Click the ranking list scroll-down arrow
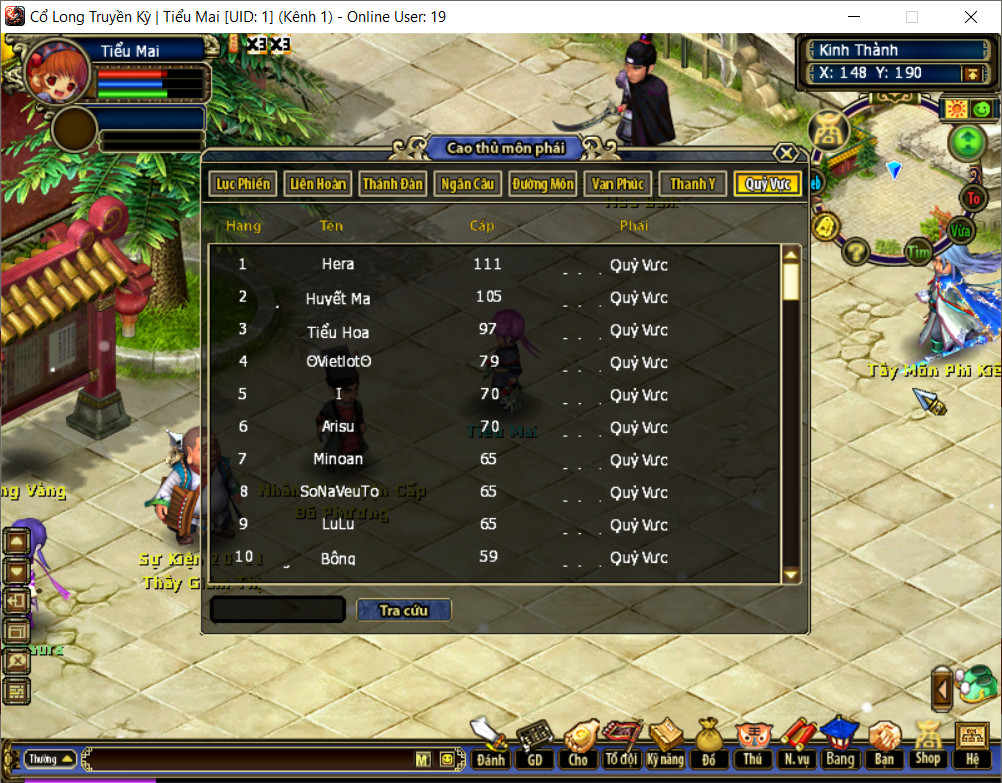Viewport: 1002px width, 783px height. coord(791,574)
